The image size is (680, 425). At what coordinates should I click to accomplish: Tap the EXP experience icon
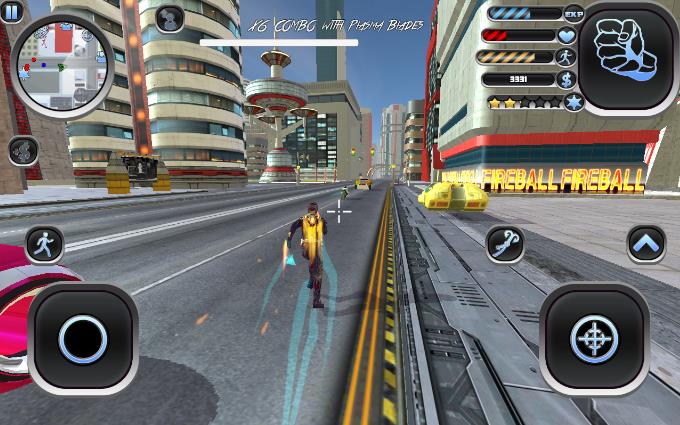point(573,14)
